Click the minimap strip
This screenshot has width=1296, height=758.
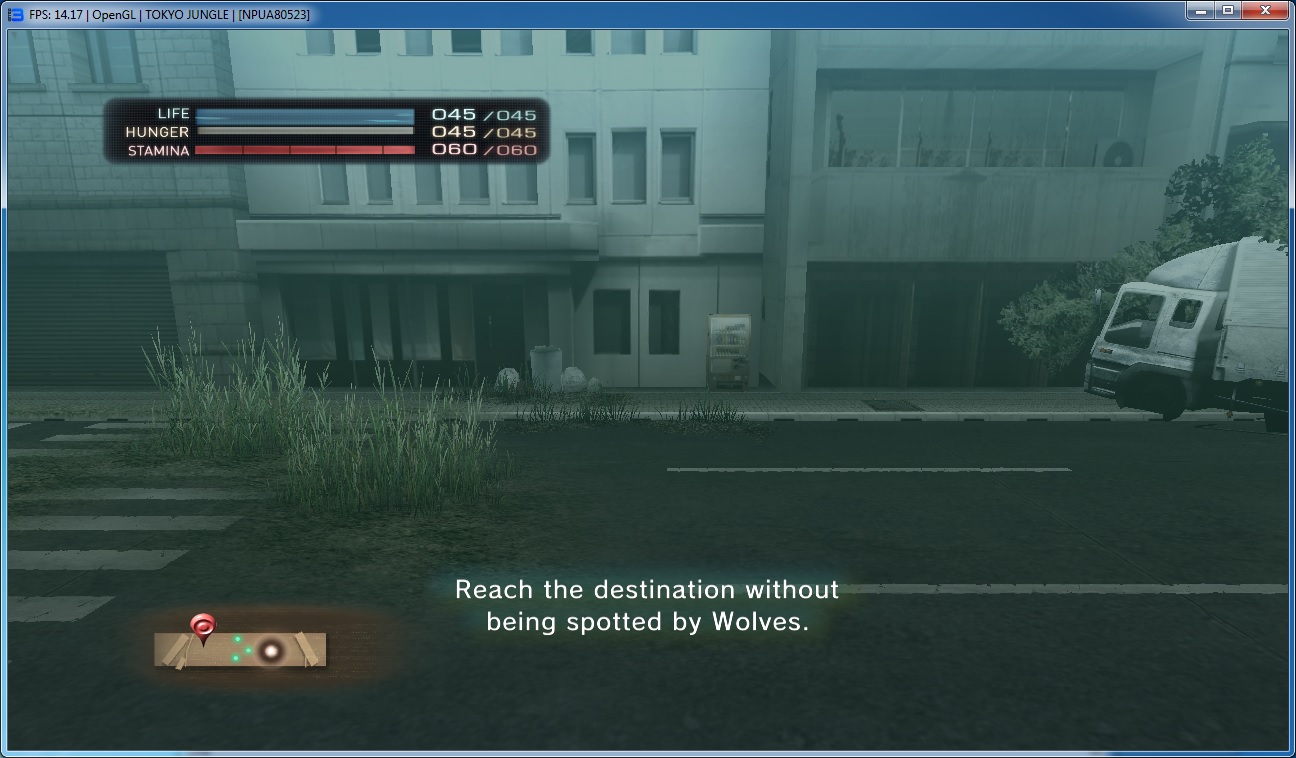[240, 650]
